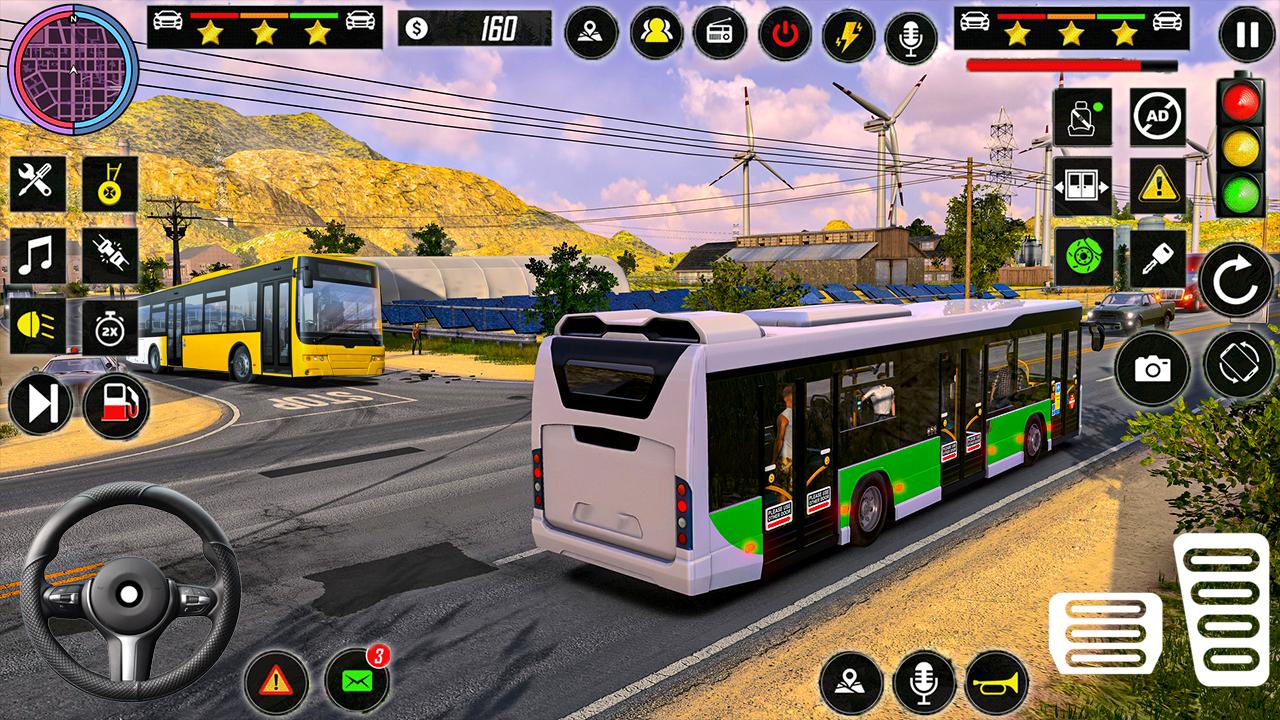1280x720 pixels.
Task: Hit the skip forward button
Action: [x=42, y=405]
